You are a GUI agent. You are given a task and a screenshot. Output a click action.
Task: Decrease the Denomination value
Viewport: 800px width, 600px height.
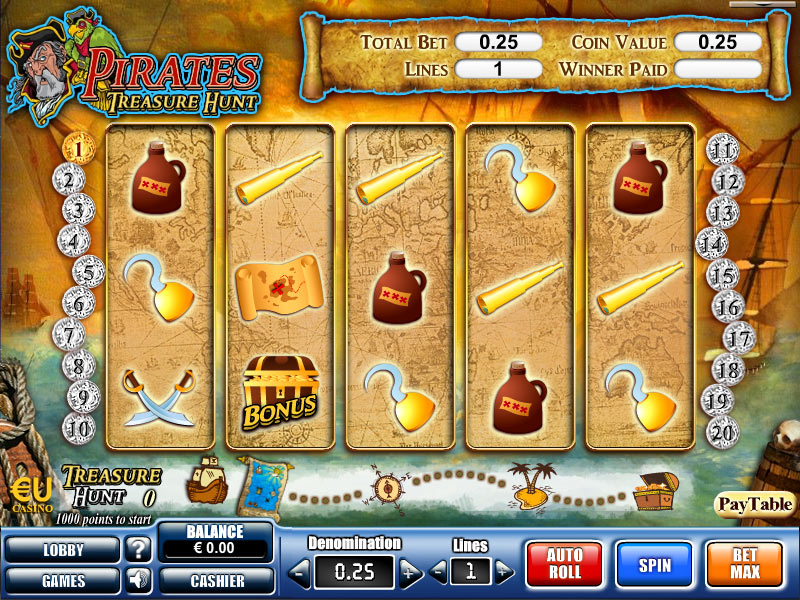(x=299, y=572)
